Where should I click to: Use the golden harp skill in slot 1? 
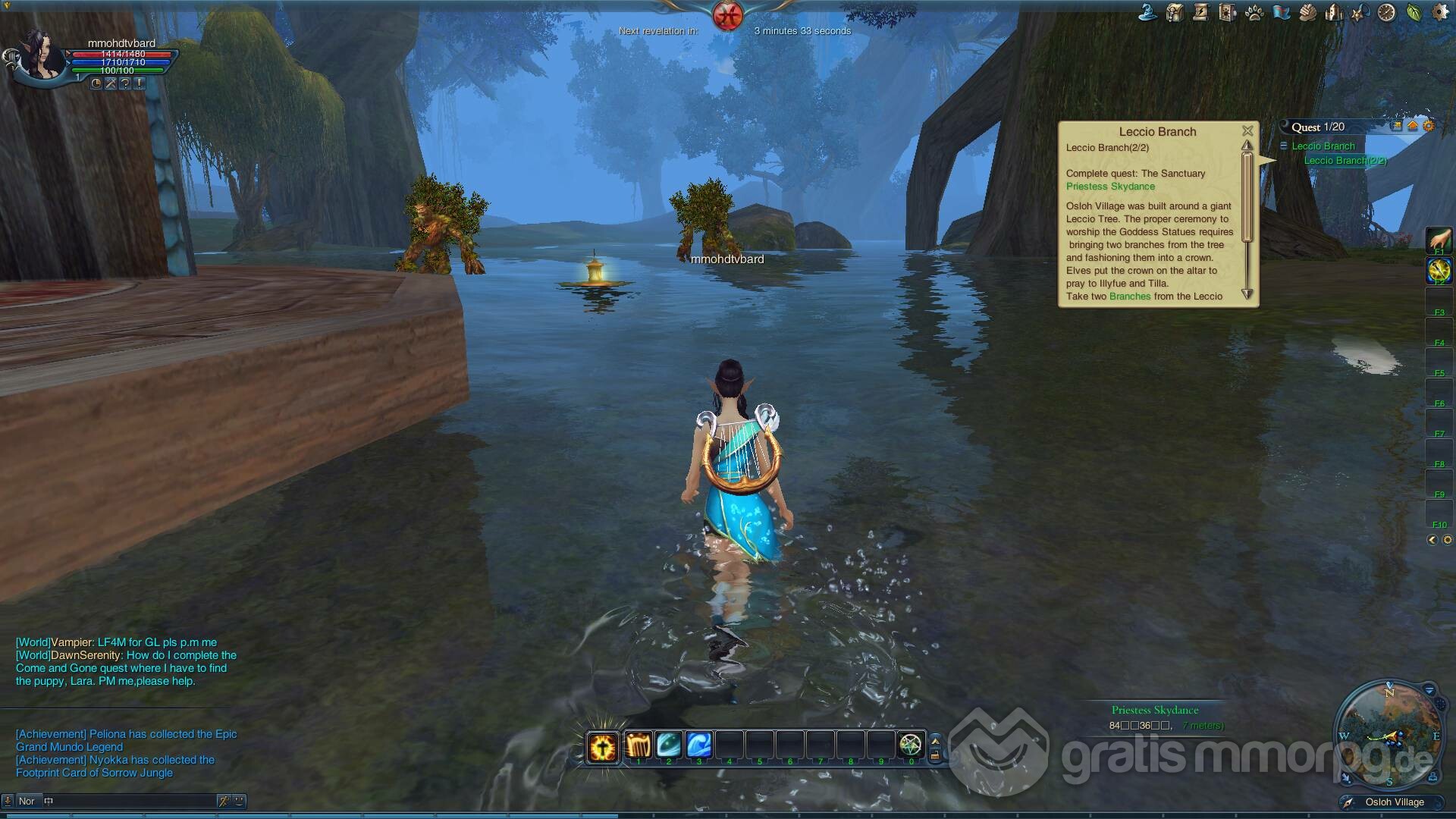[x=638, y=745]
